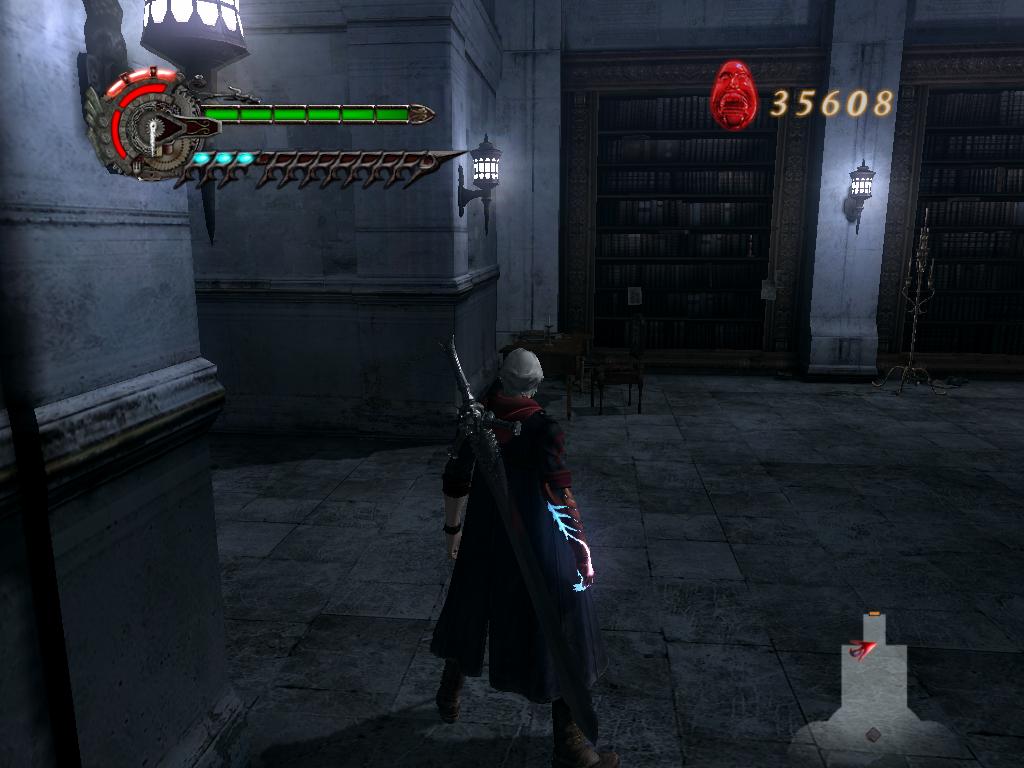Click the red orb currency icon
Viewport: 1024px width, 768px height.
pos(735,96)
